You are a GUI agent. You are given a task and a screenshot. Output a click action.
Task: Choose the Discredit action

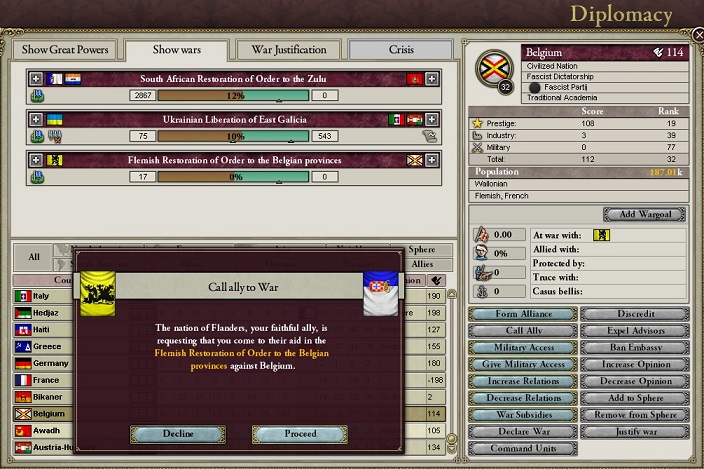pyautogui.click(x=636, y=314)
